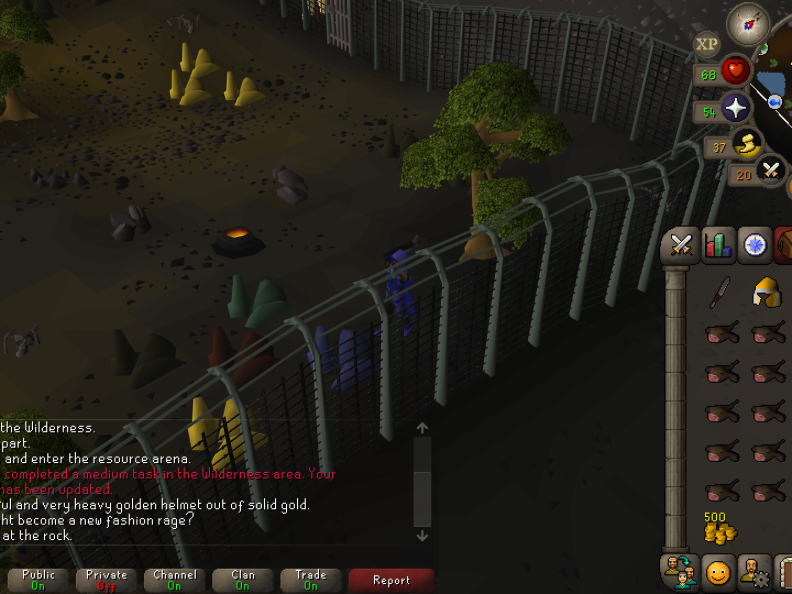Toggle the Public chat filter

[x=39, y=580]
